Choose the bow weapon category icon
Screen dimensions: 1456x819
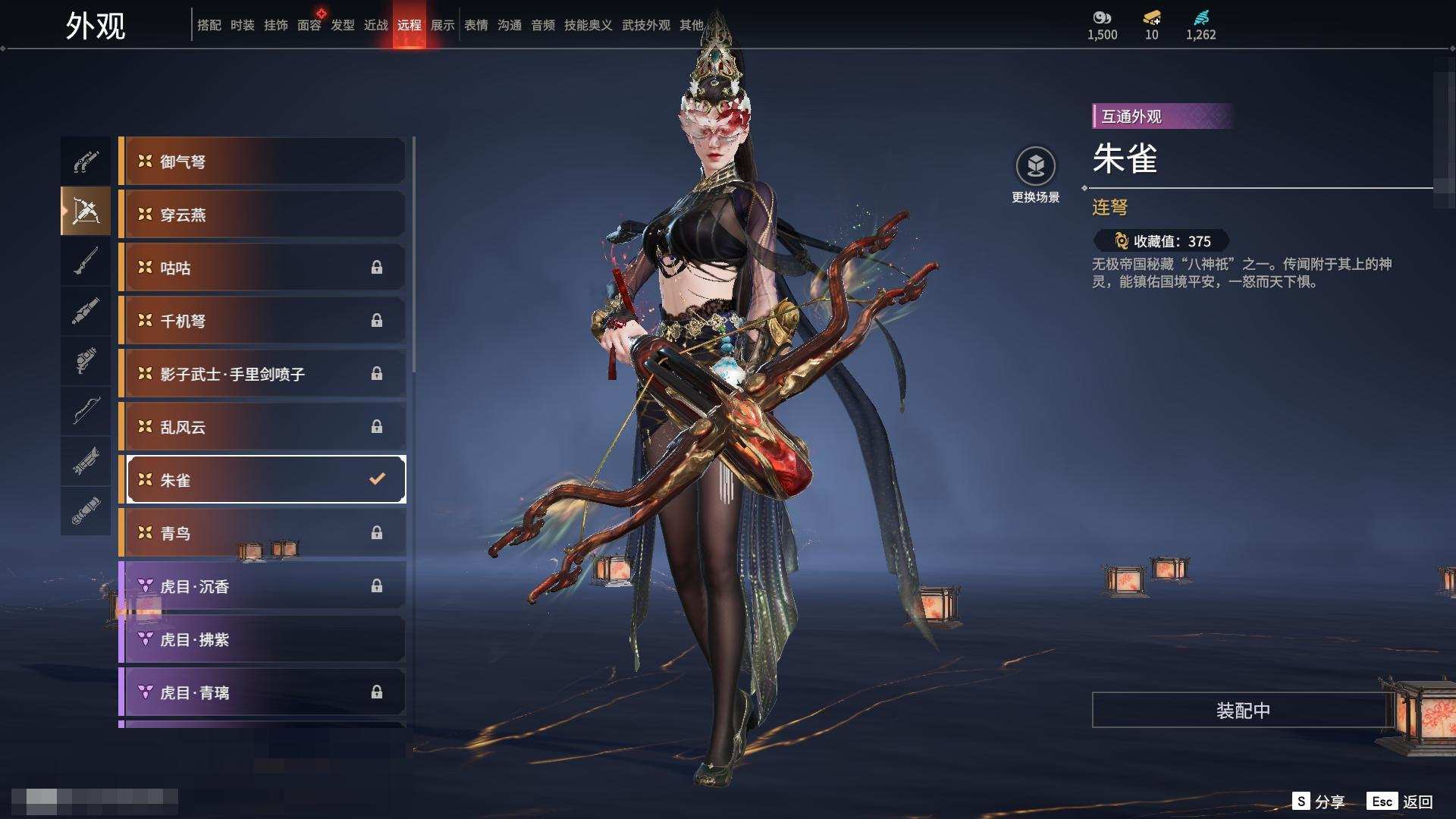tap(86, 411)
